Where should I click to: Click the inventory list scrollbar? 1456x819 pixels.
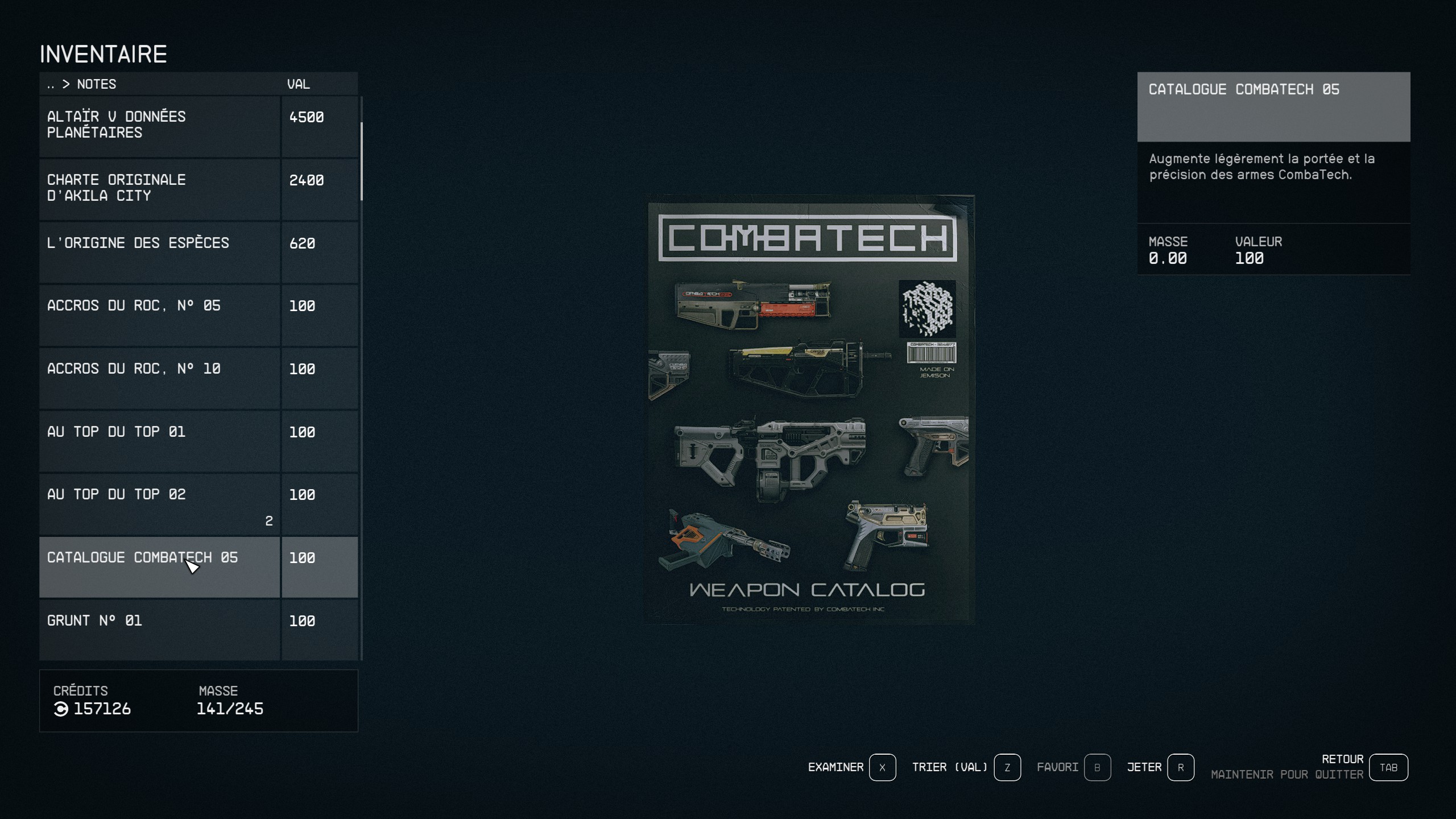pos(362,162)
